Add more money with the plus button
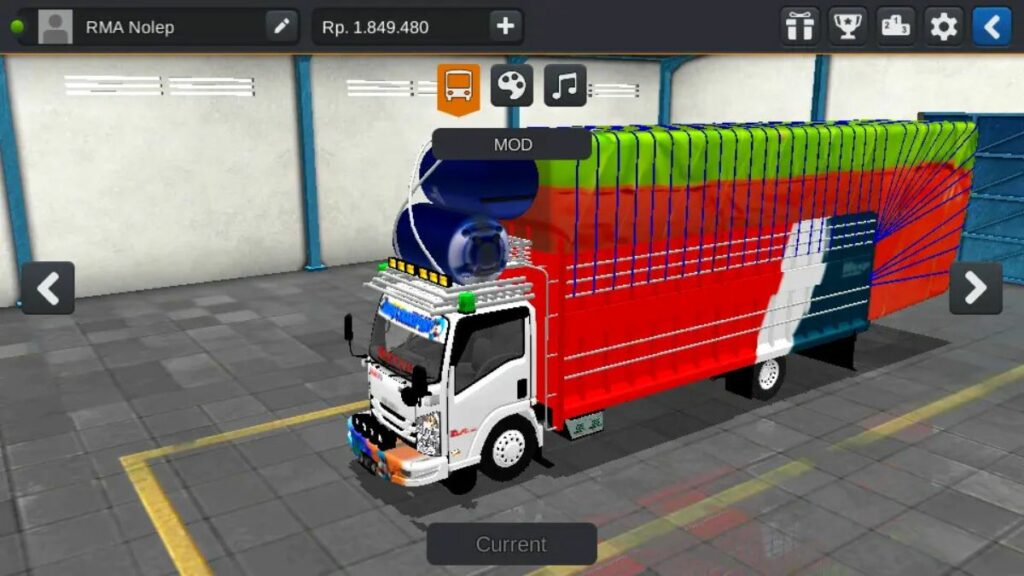1024x576 pixels. tap(505, 27)
